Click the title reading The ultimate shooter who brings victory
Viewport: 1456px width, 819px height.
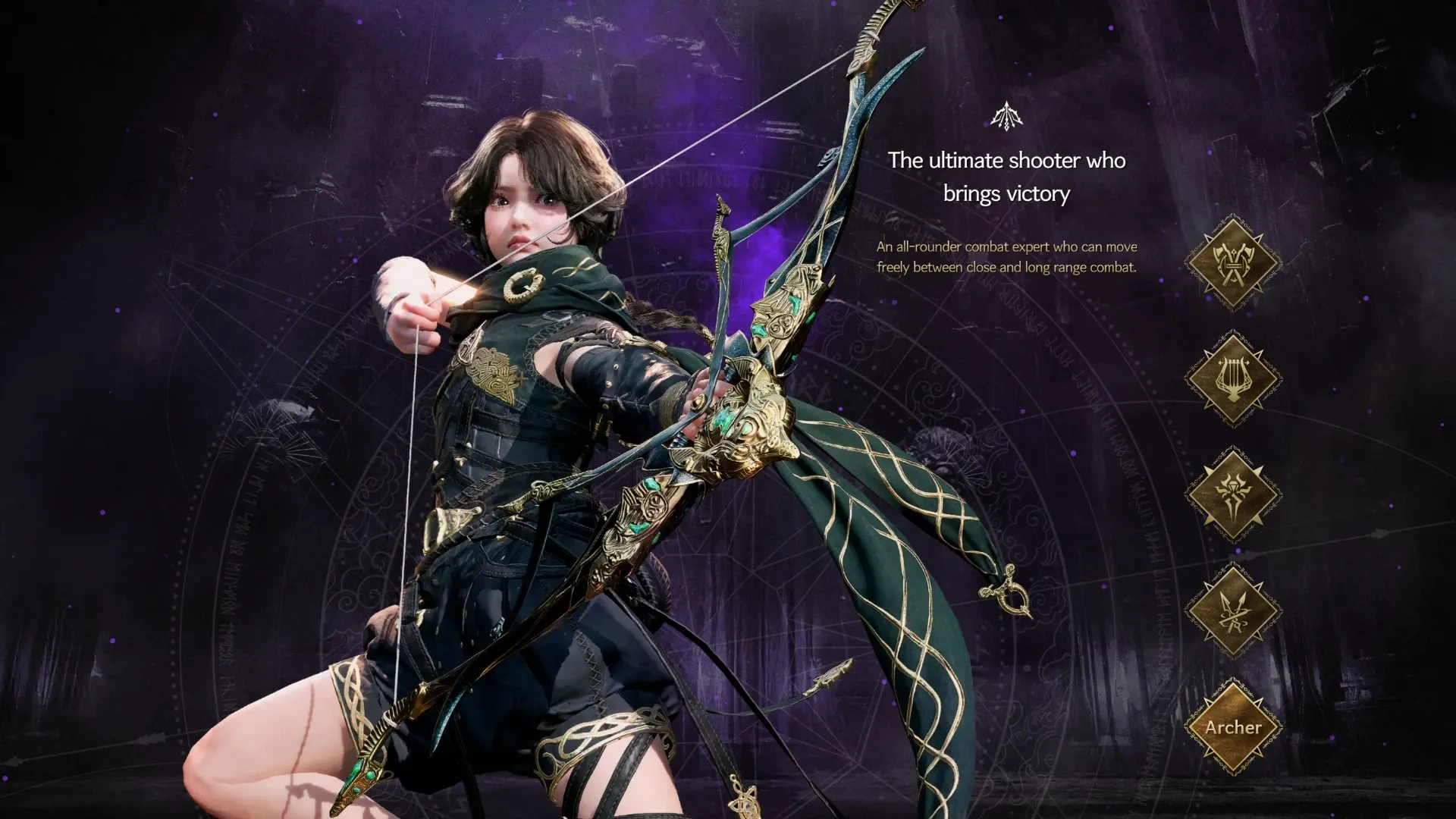pyautogui.click(x=1005, y=176)
